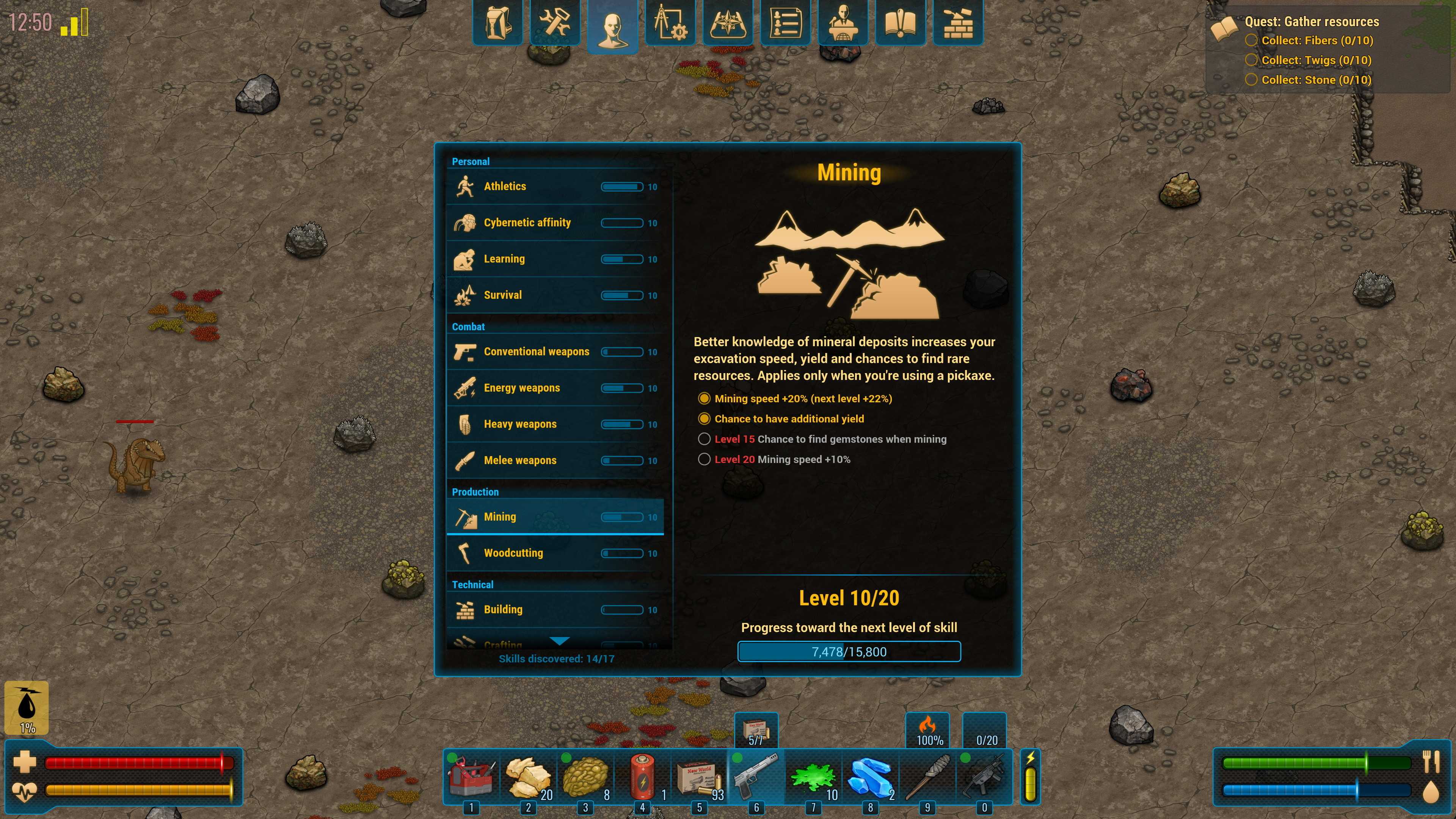
Task: Select the Building skill under Technical
Action: pyautogui.click(x=555, y=609)
